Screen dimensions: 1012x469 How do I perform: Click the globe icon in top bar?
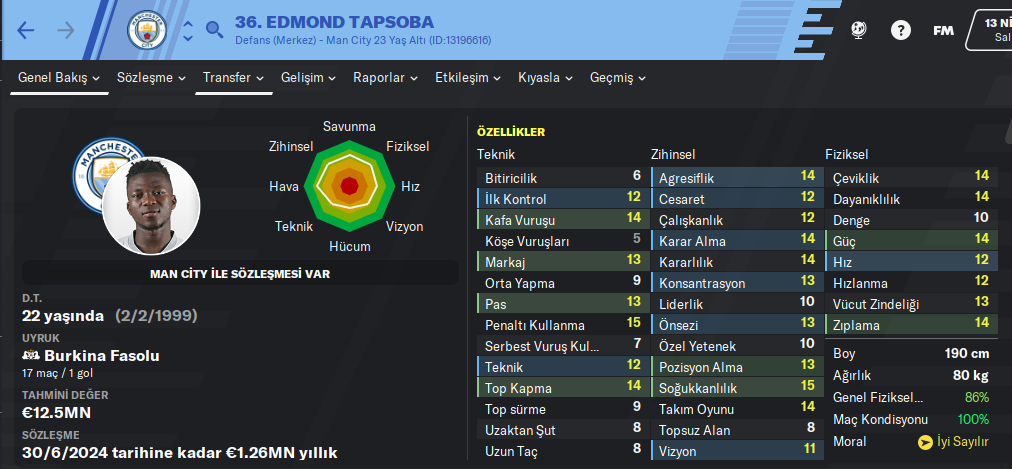click(858, 30)
